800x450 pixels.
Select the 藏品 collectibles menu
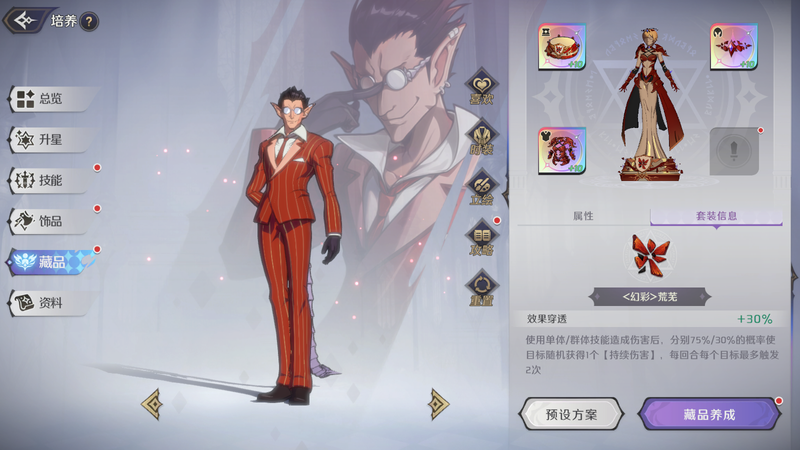50,262
